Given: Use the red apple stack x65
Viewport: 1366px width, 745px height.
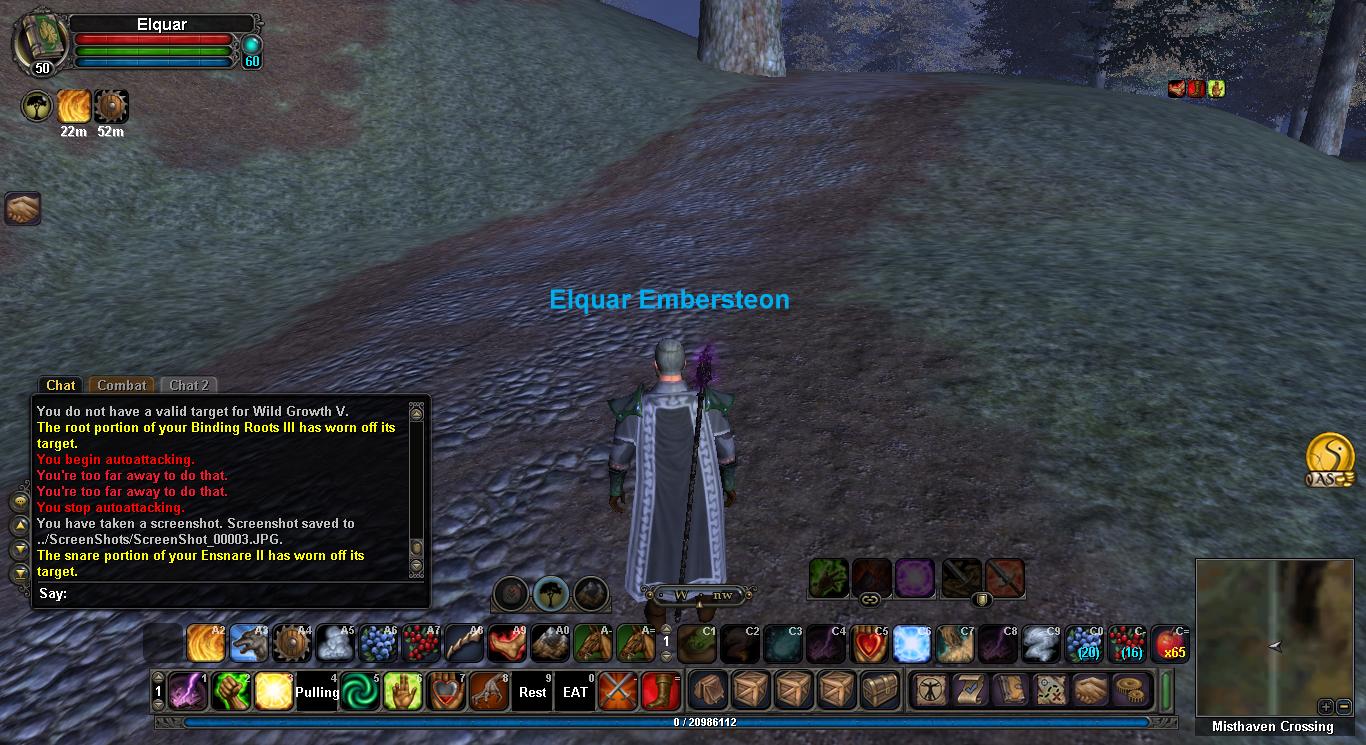Looking at the screenshot, I should (x=1169, y=644).
